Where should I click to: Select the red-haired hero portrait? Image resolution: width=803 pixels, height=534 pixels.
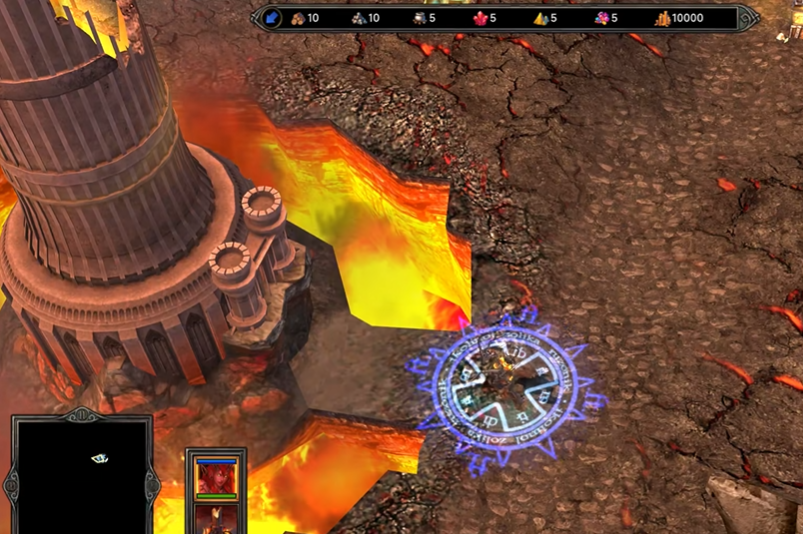(x=216, y=477)
